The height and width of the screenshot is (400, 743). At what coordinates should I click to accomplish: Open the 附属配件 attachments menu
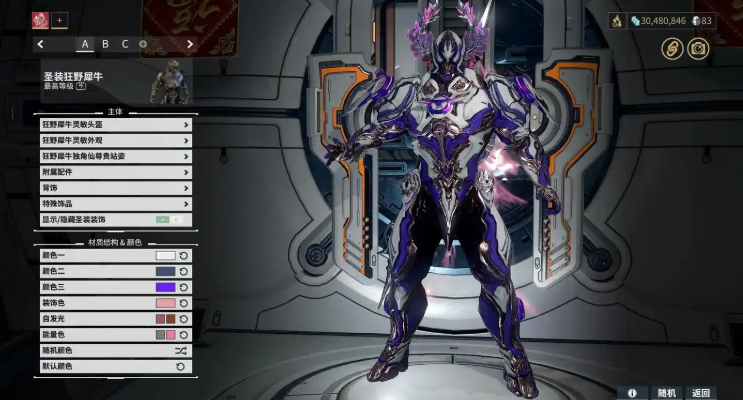[x=115, y=173]
